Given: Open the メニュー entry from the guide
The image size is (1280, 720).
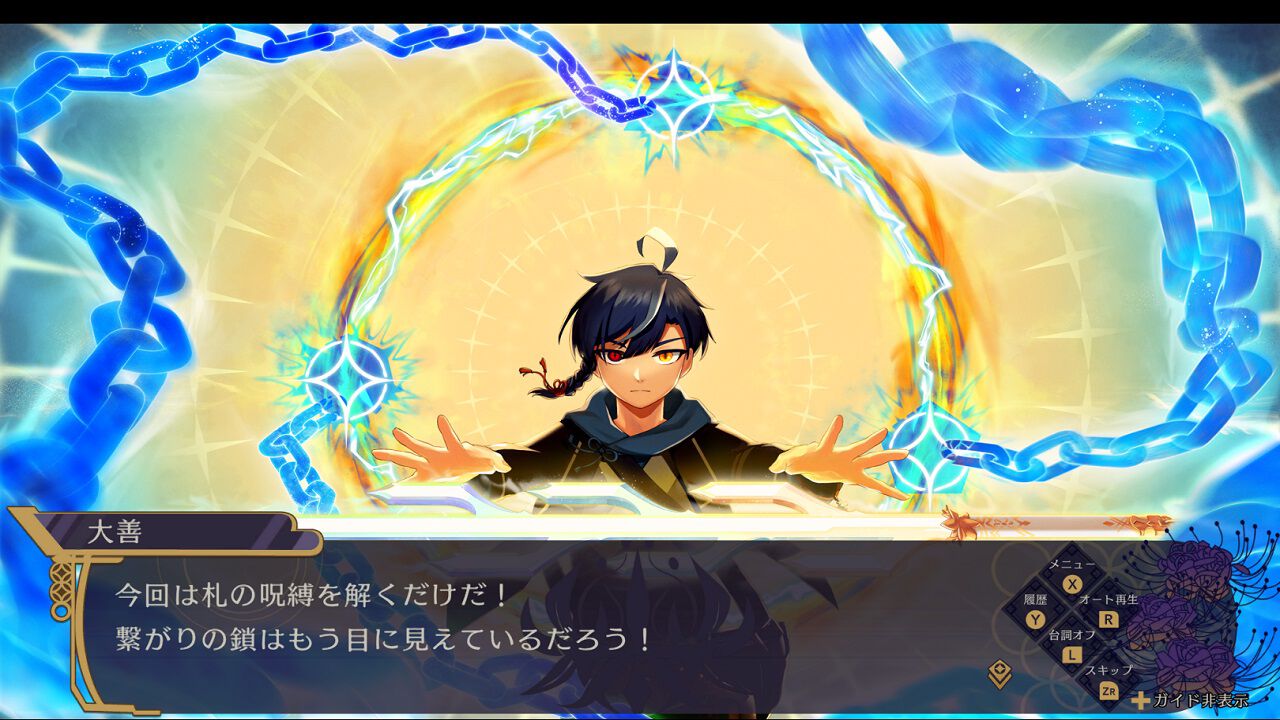Looking at the screenshot, I should coord(1071,563).
